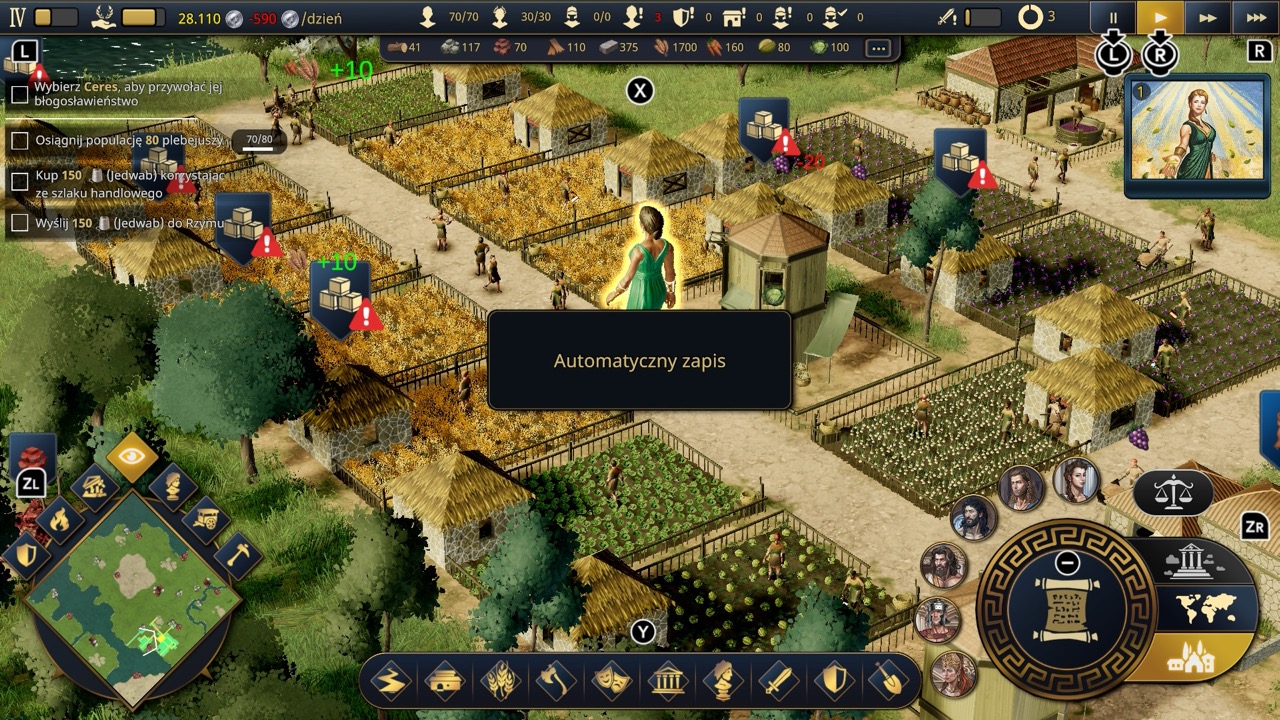Viewport: 1280px width, 720px height.
Task: Show the hammer overlay beside the minimap
Action: coord(236,555)
